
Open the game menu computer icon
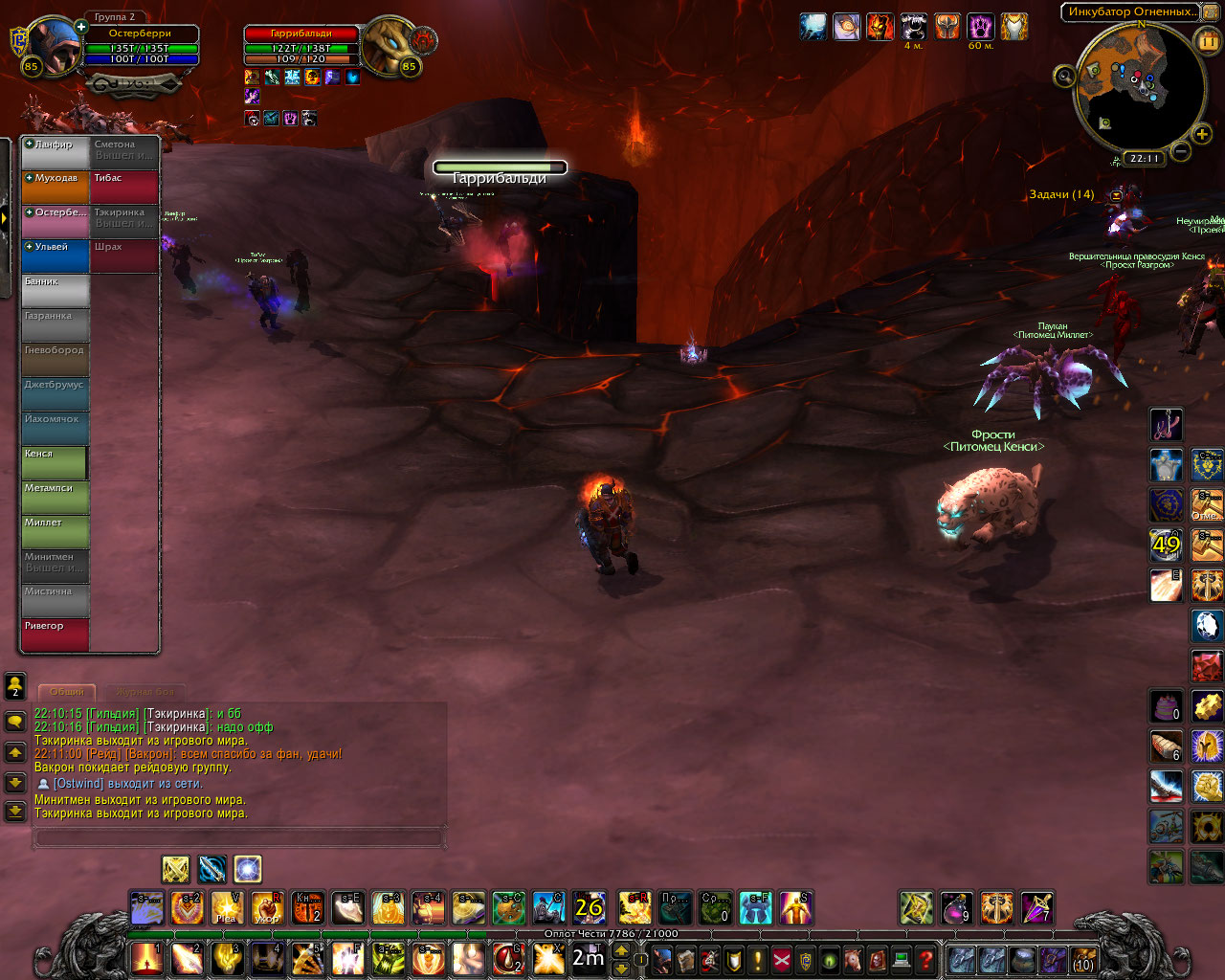click(x=901, y=959)
